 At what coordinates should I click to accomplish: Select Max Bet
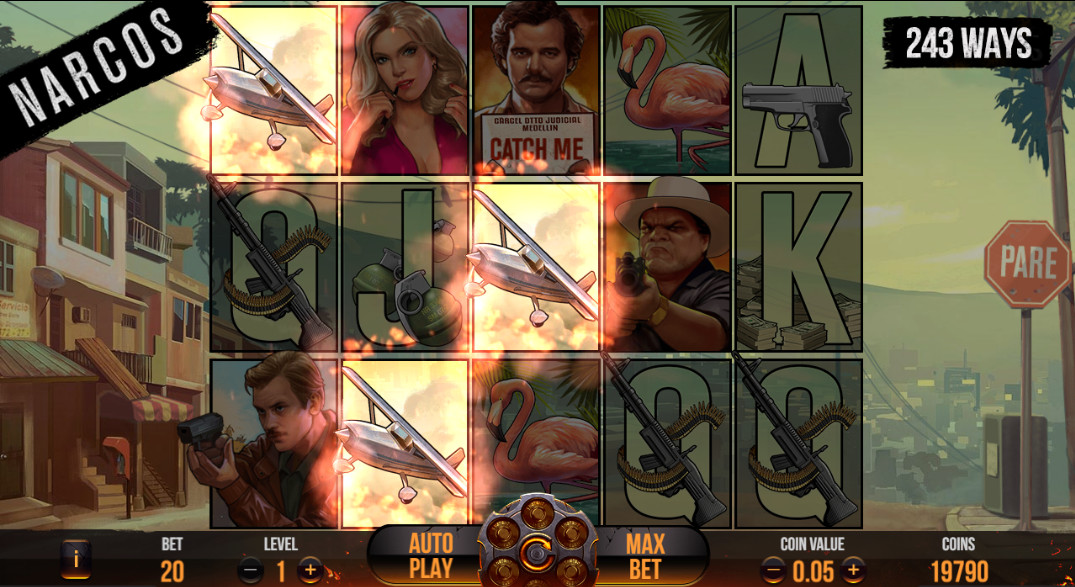(x=646, y=556)
